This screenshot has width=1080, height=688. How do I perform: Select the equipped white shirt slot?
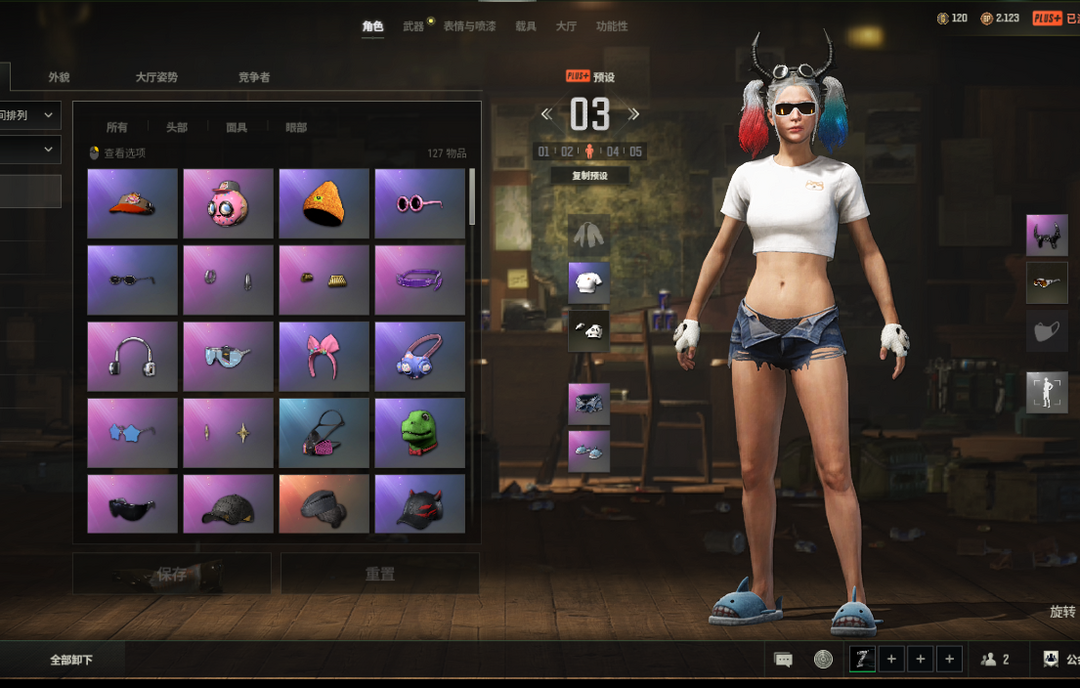tap(589, 283)
